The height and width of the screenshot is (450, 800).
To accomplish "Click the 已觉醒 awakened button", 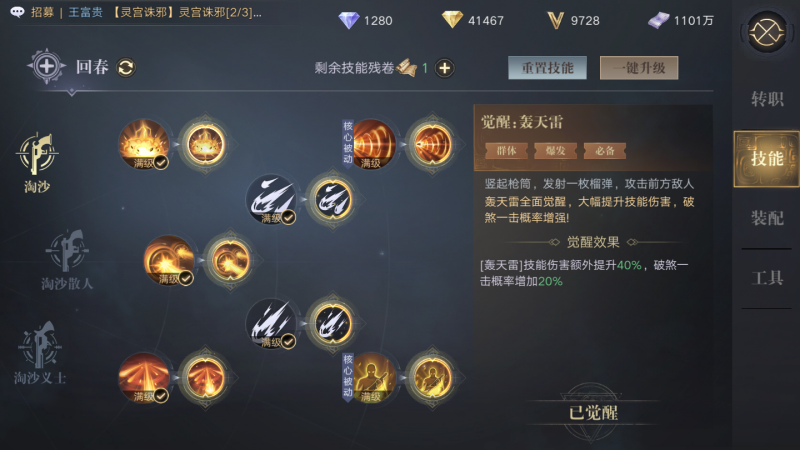I will [593, 411].
